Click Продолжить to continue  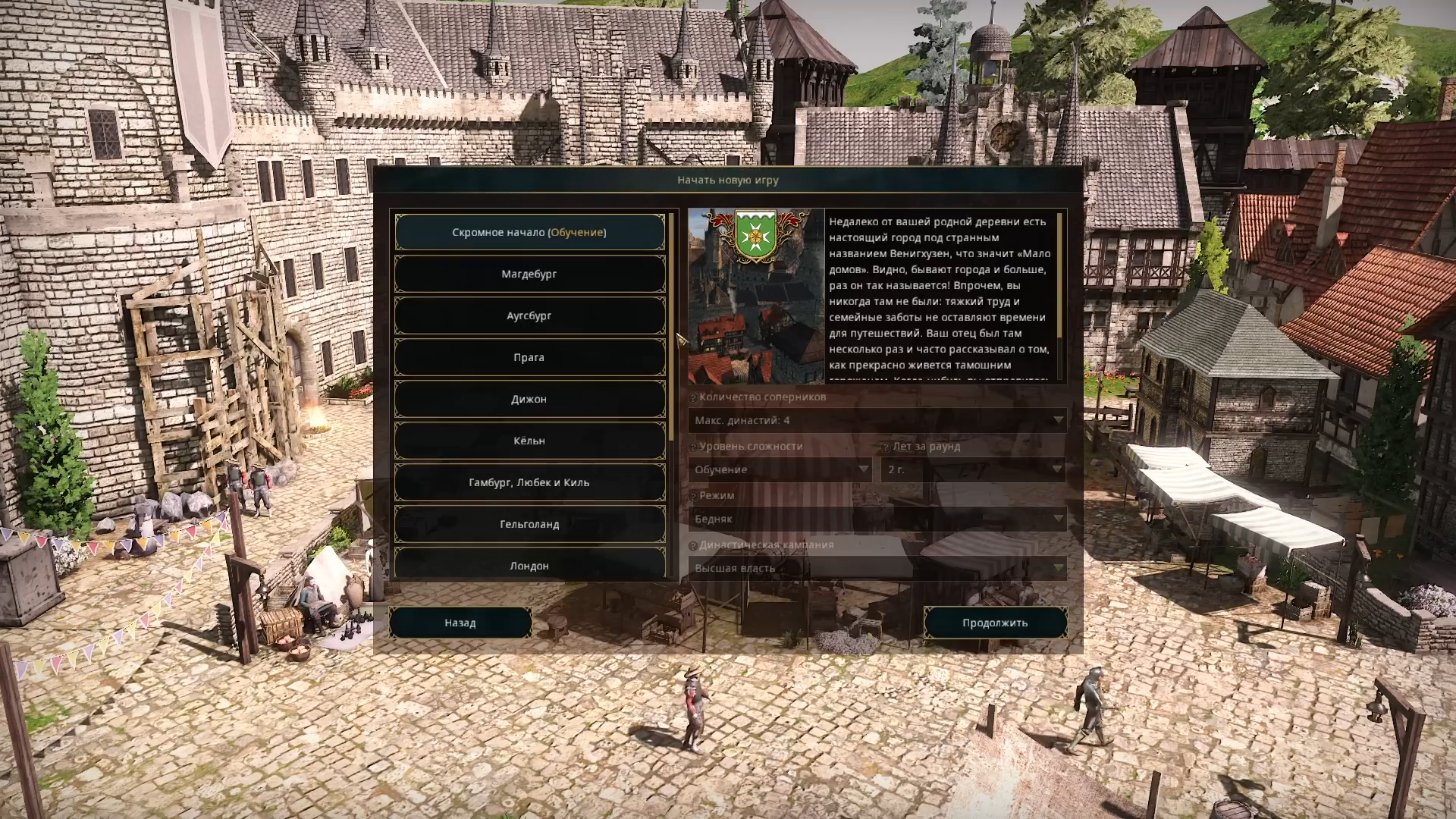995,623
